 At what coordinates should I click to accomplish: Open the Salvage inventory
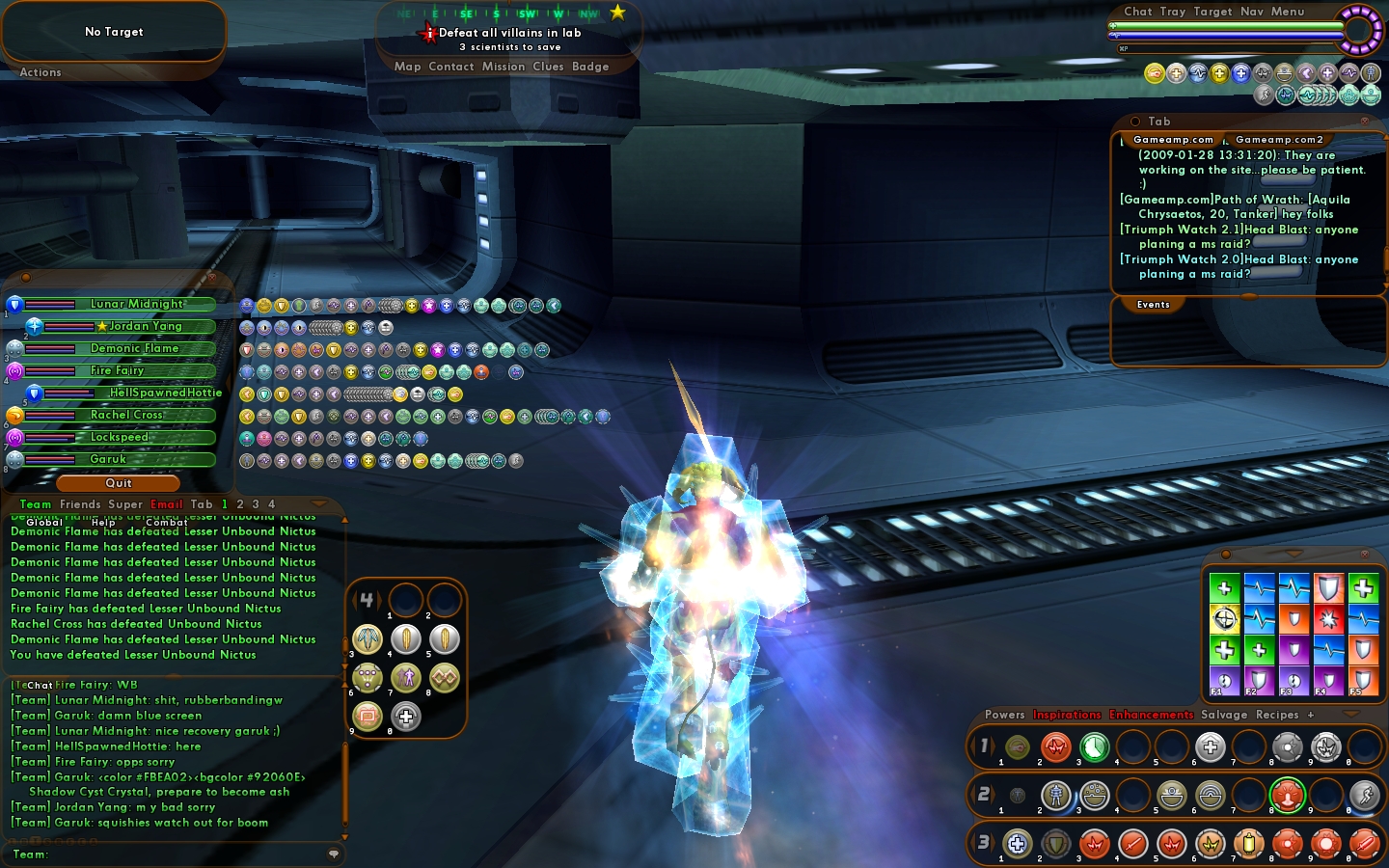pyautogui.click(x=1224, y=715)
